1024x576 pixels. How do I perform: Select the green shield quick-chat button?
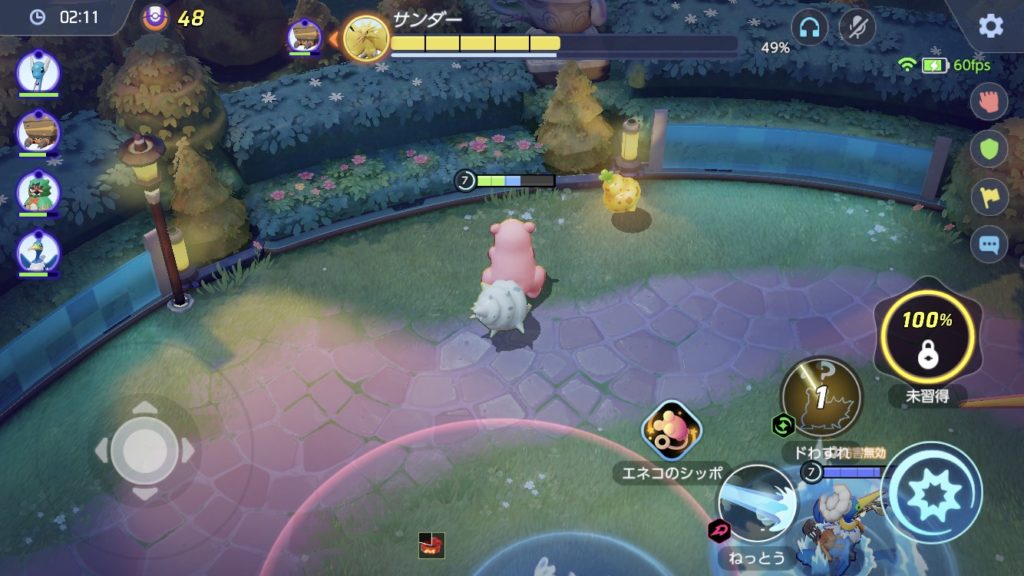989,148
